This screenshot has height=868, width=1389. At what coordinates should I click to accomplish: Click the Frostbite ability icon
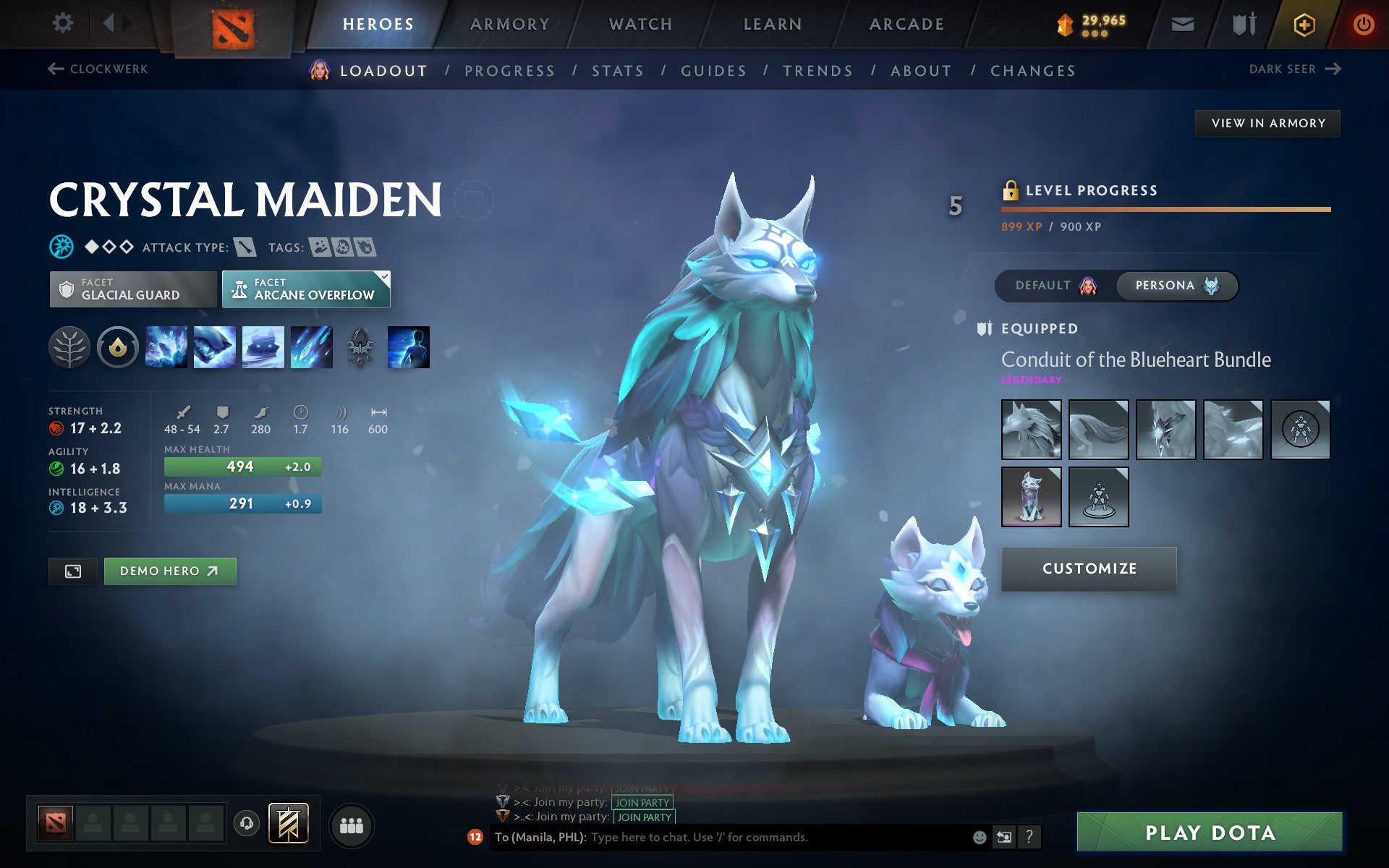click(214, 347)
